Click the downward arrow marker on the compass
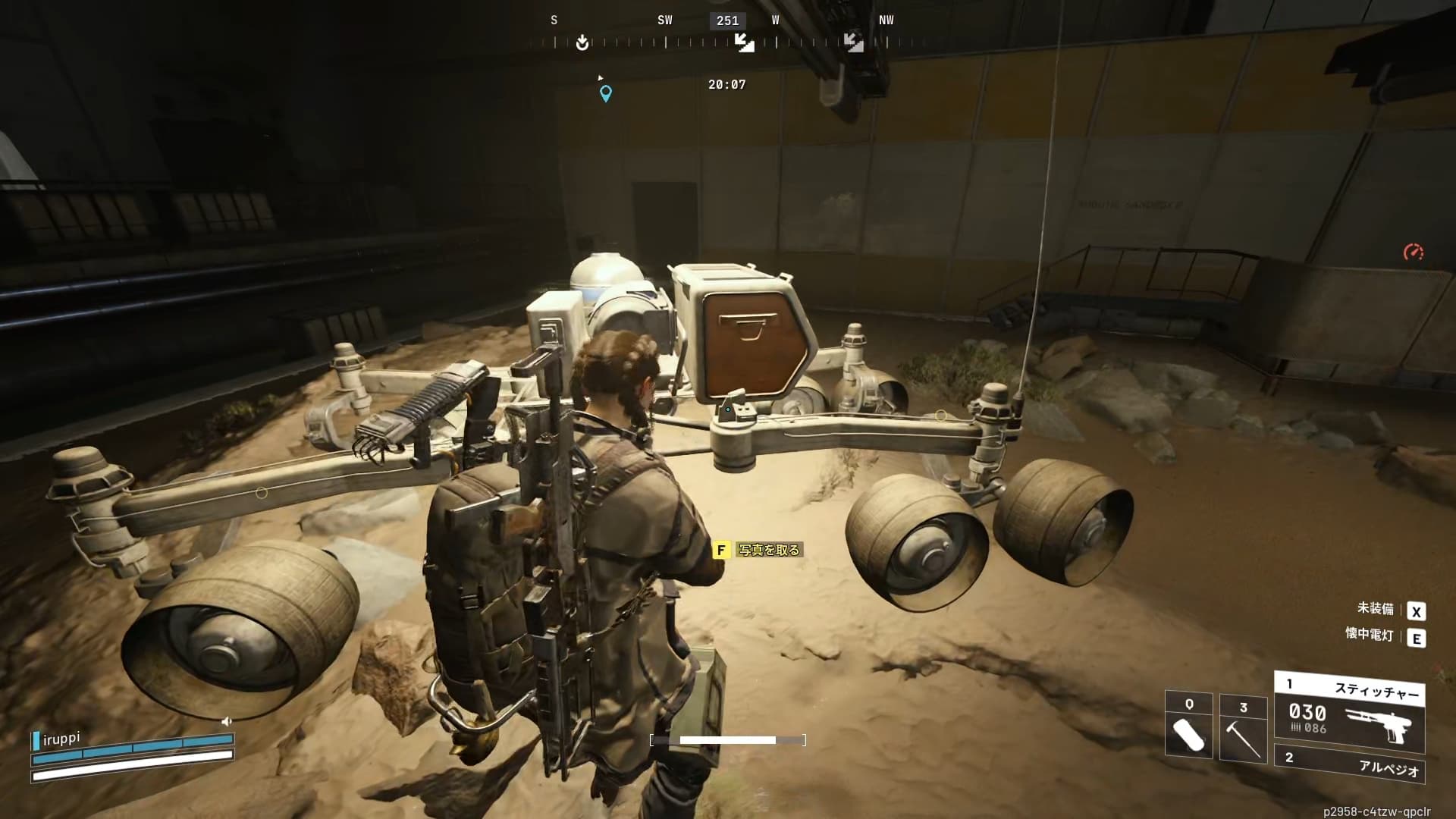The width and height of the screenshot is (1456, 819). 582,42
